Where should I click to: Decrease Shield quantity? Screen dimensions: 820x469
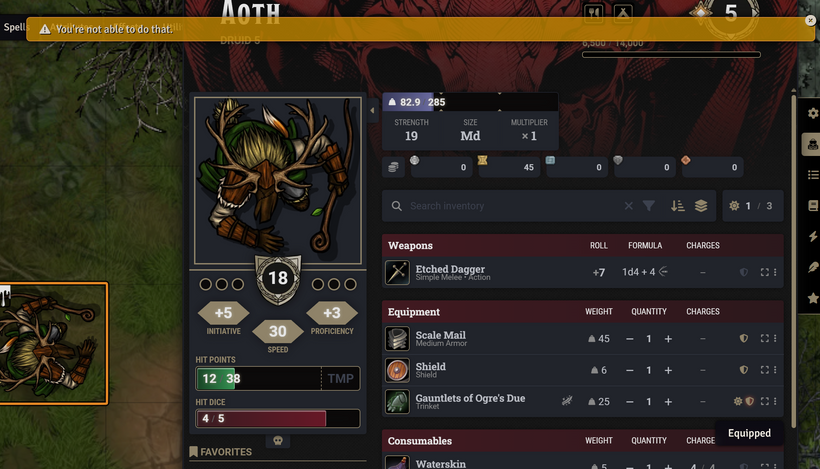(x=630, y=370)
